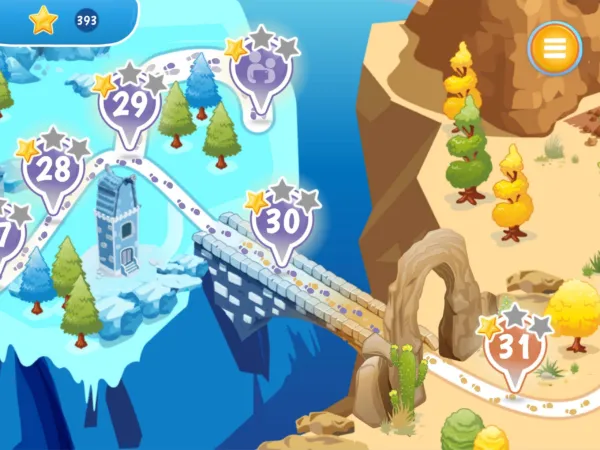
Task: Choose level 28 map marker
Action: click(53, 169)
